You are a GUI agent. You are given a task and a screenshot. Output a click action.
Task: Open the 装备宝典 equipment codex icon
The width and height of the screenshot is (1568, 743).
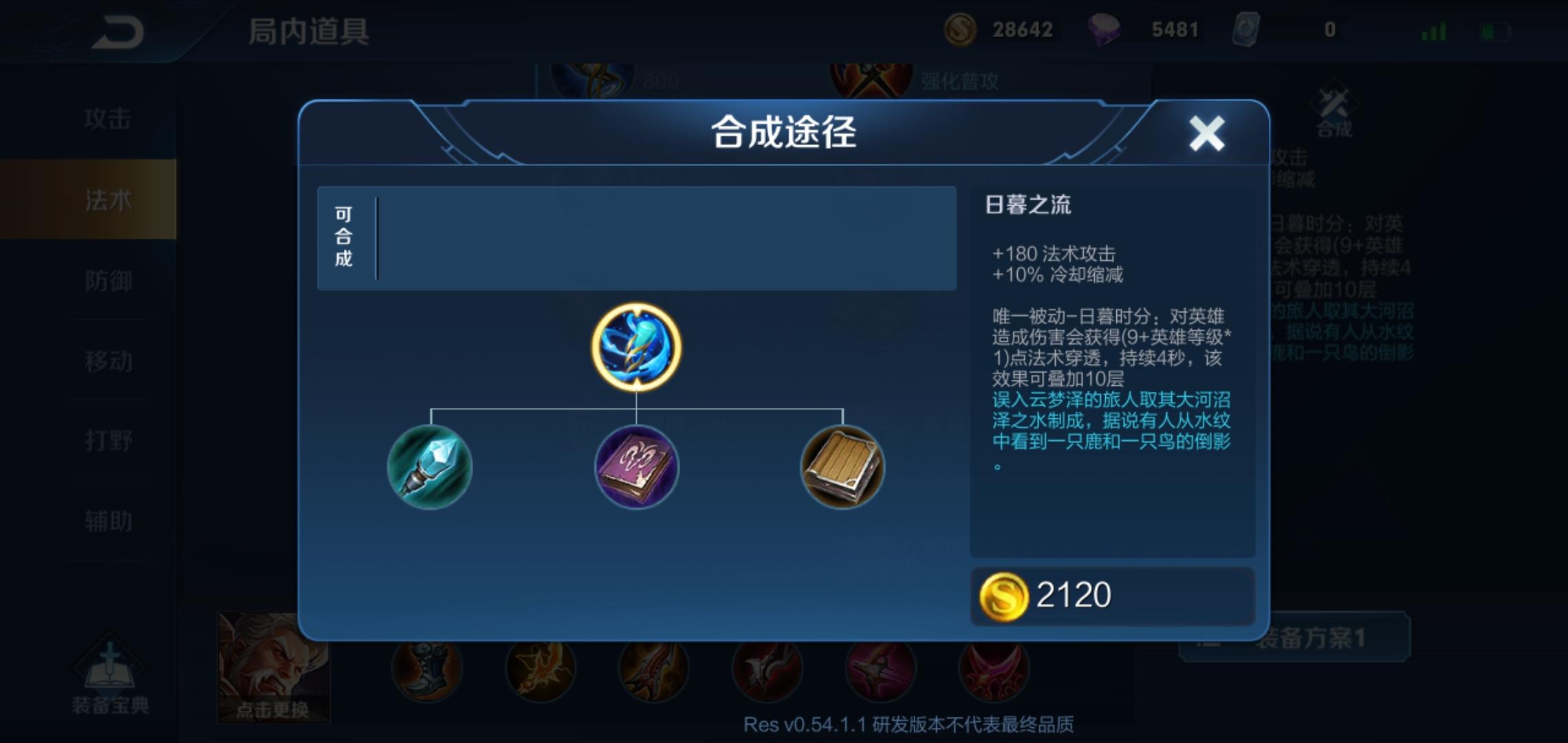110,669
